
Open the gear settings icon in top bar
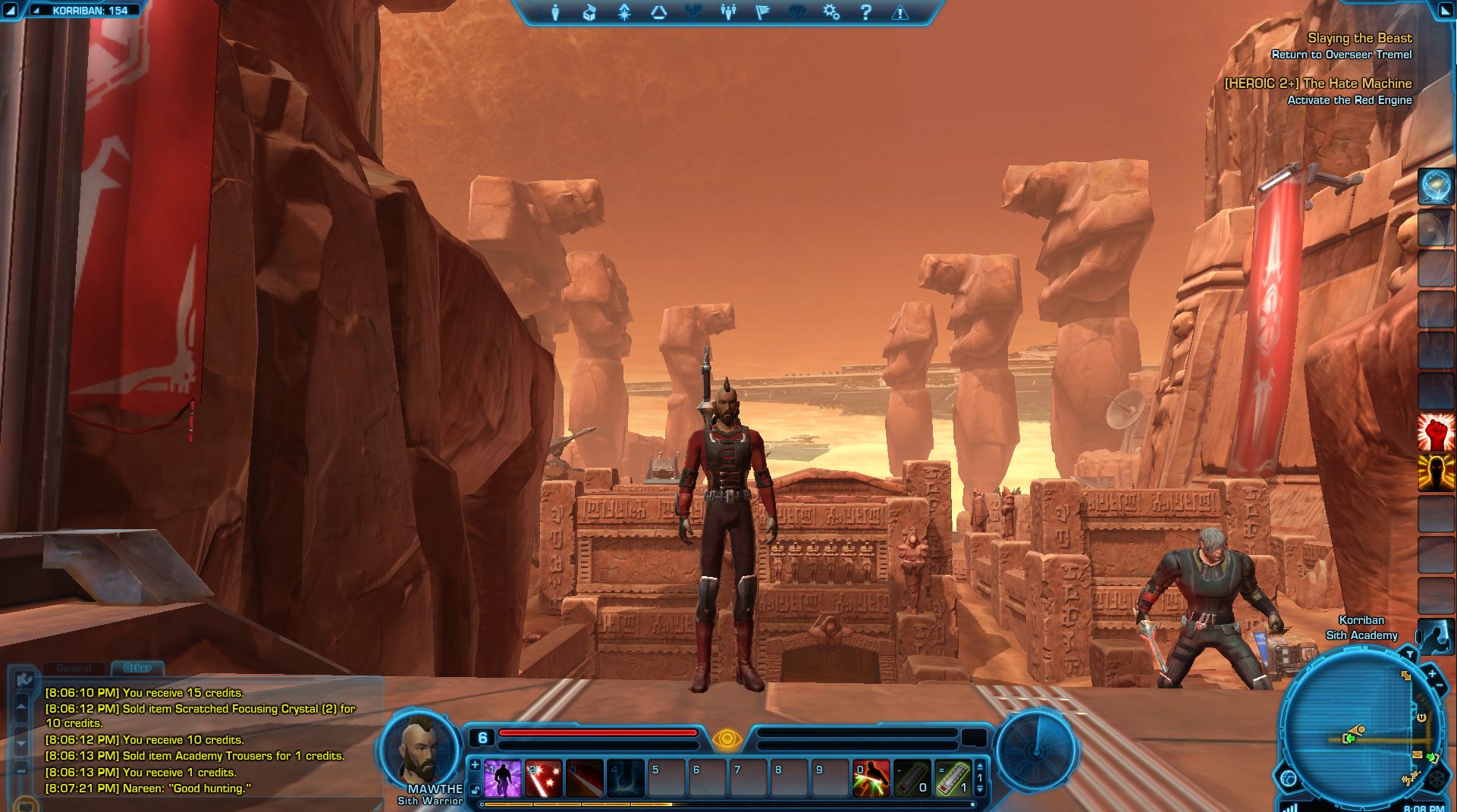(831, 12)
